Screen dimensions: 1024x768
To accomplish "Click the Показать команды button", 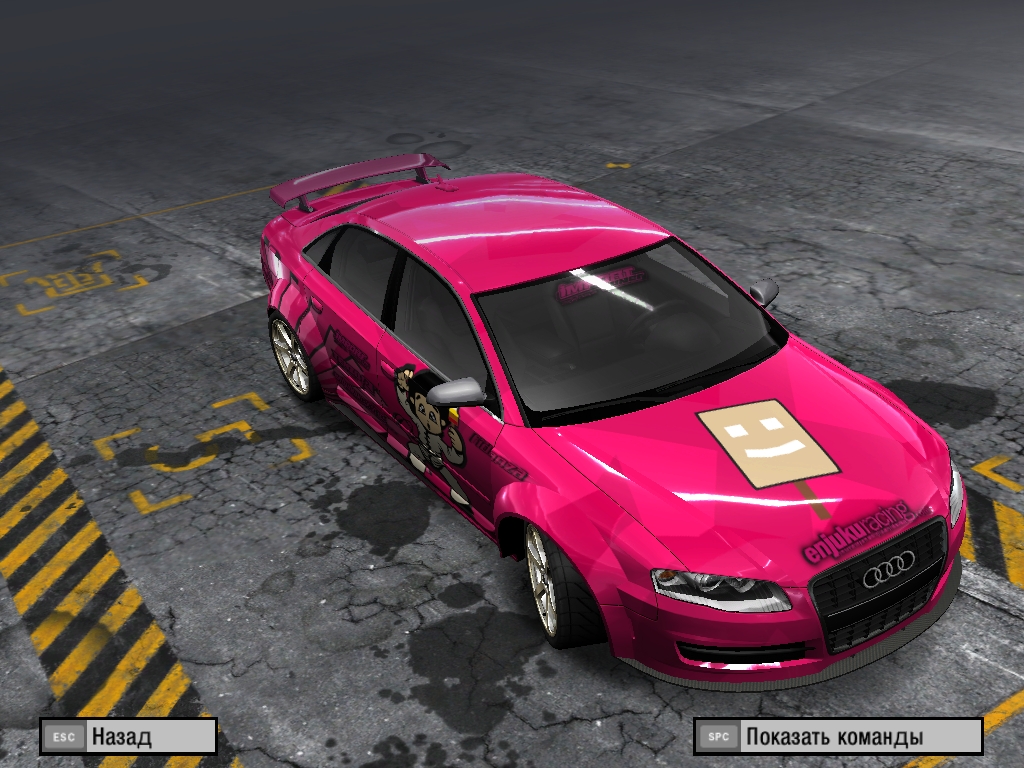I will (838, 737).
